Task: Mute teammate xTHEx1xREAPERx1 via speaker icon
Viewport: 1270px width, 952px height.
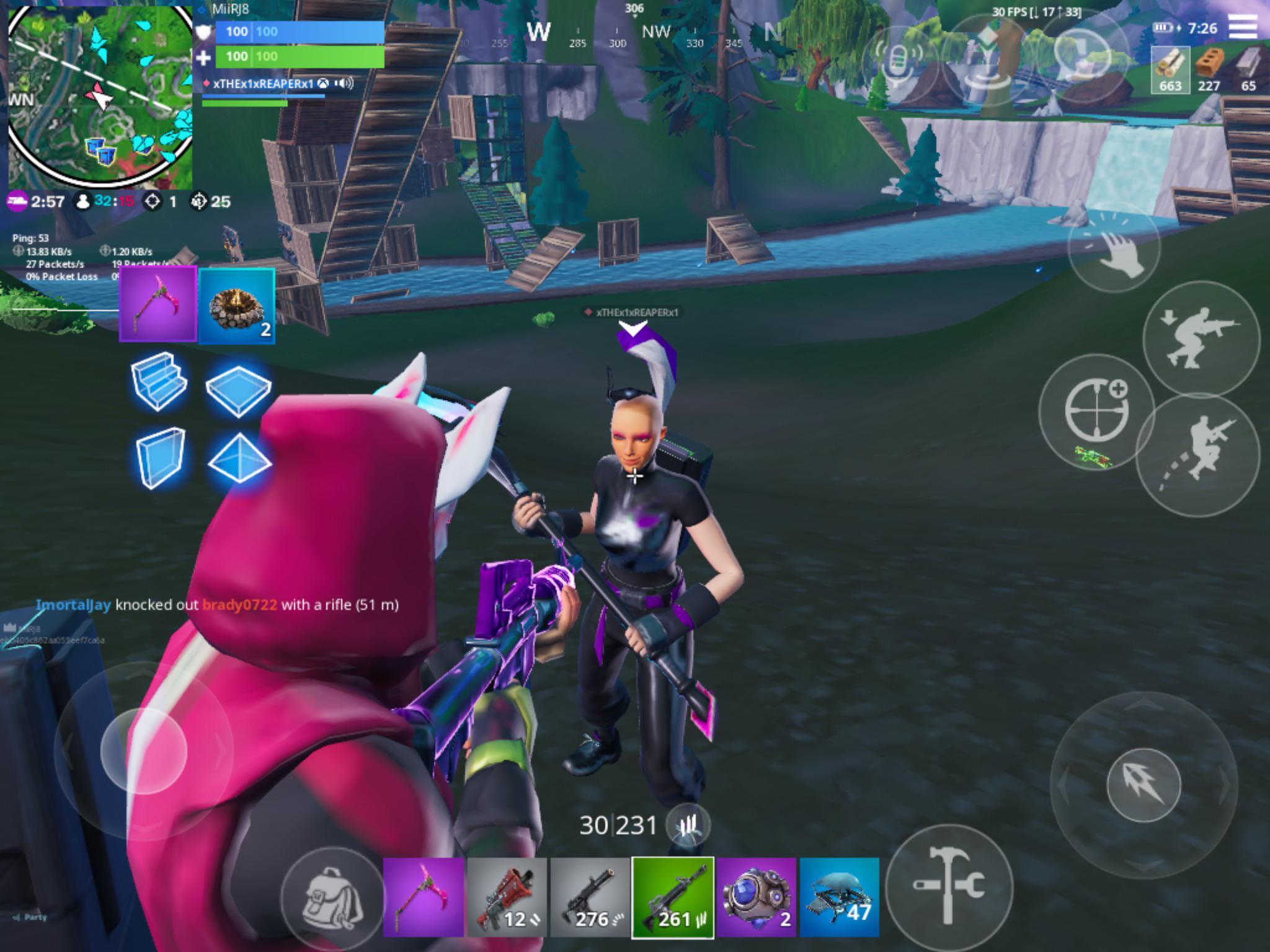Action: tap(345, 81)
